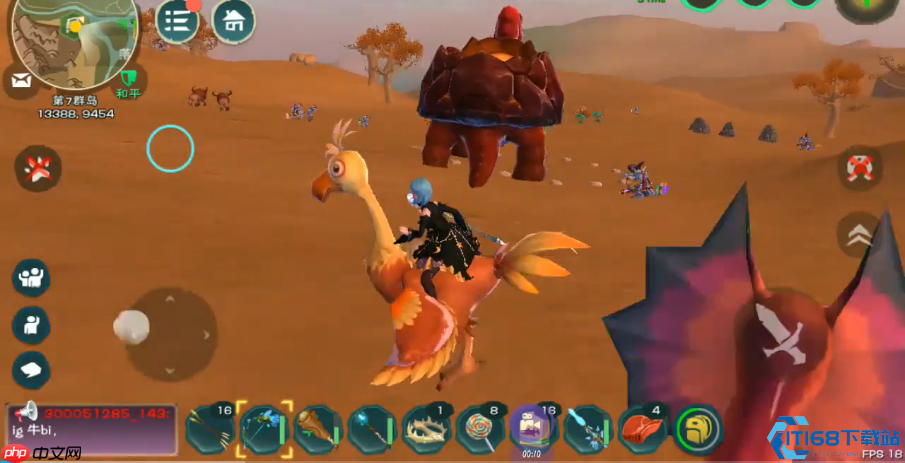
Task: Open the chat speech bubble button
Action: 31,371
